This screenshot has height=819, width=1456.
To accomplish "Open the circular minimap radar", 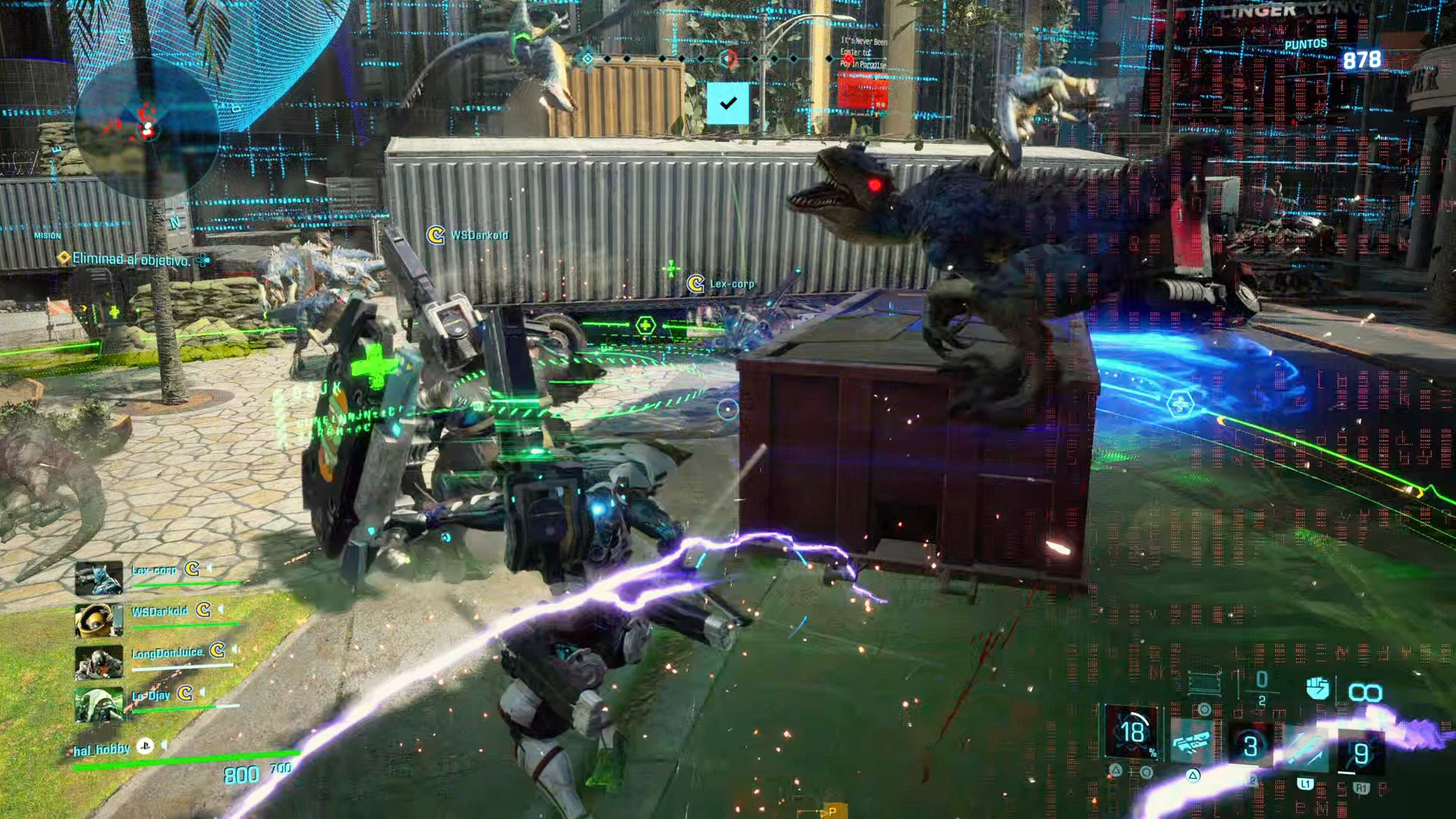I will click(x=146, y=128).
